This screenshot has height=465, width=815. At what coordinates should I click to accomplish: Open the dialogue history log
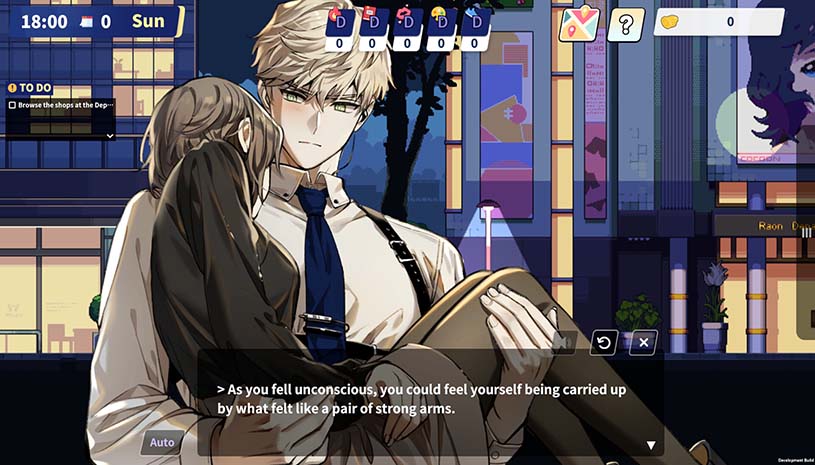coord(604,342)
